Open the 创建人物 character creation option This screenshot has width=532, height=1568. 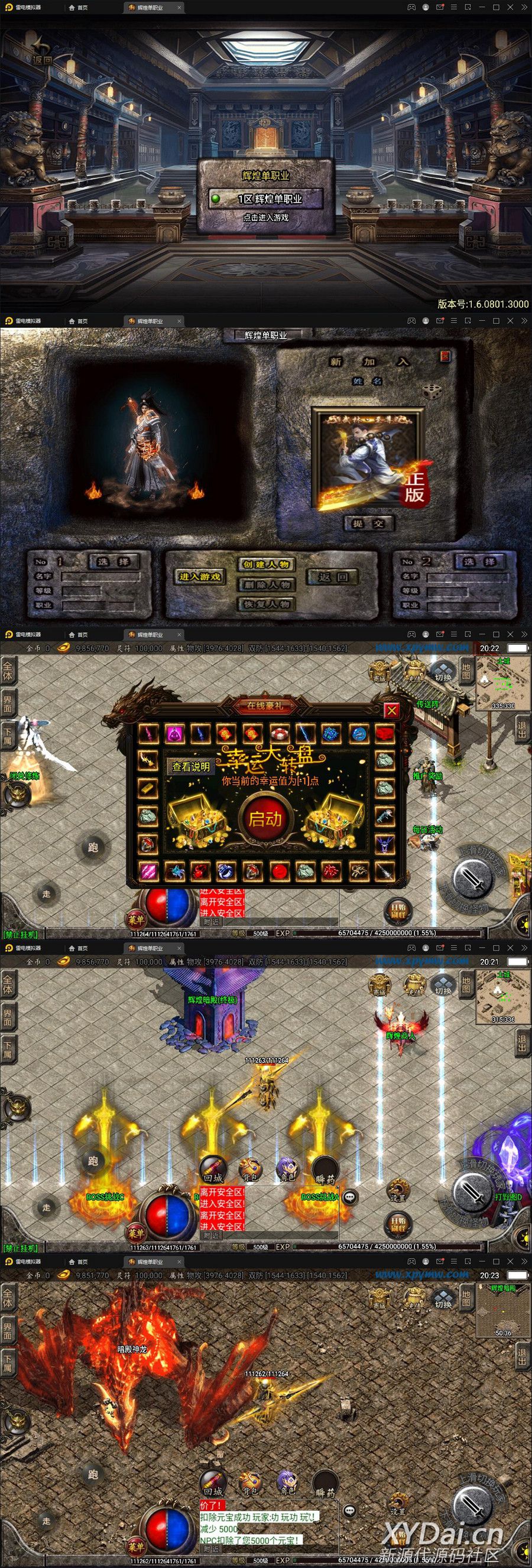266,564
